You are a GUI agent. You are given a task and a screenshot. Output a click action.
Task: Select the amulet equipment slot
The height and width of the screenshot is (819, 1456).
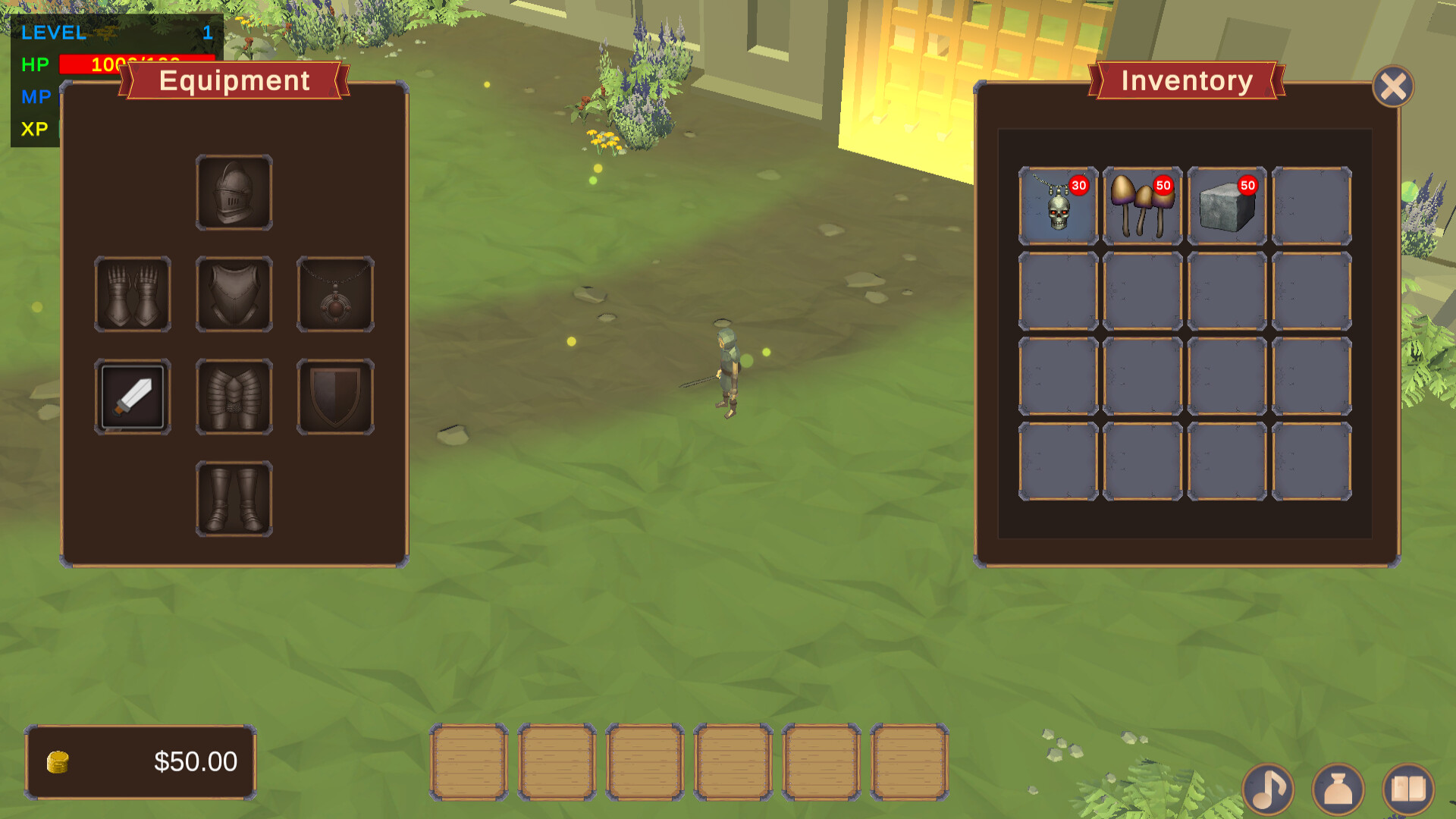(334, 294)
